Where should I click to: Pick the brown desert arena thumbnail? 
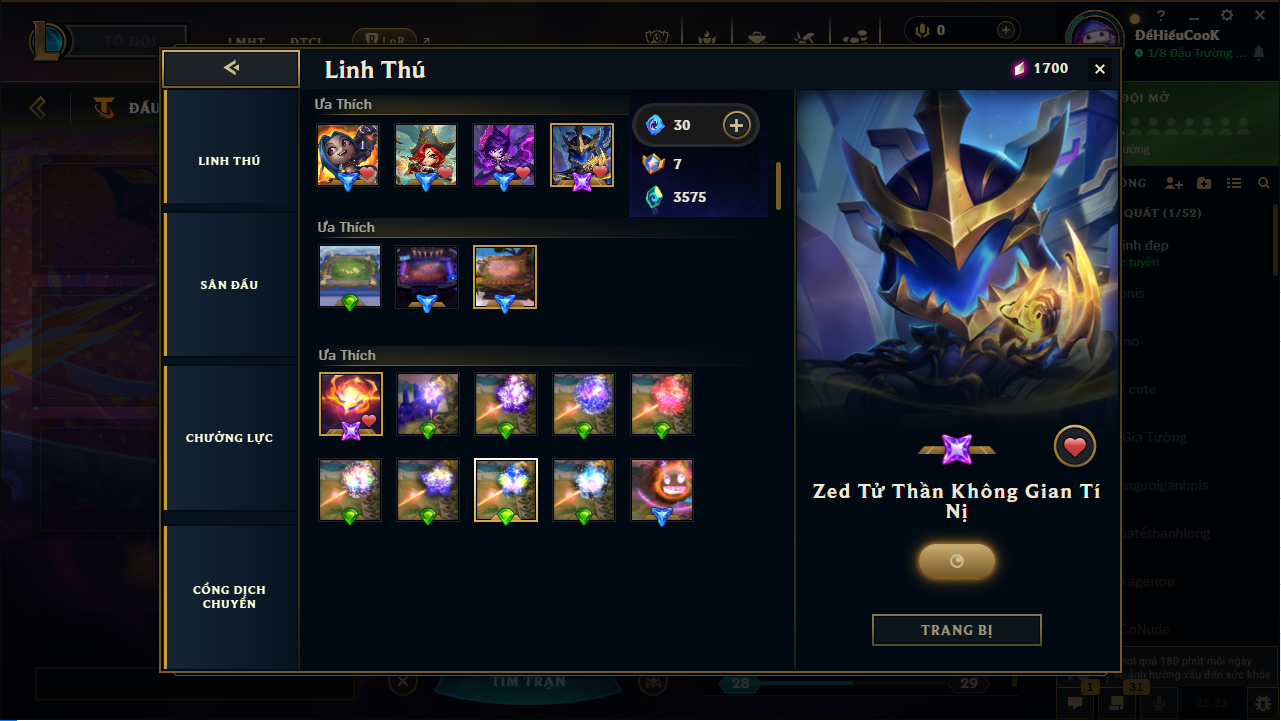[505, 277]
